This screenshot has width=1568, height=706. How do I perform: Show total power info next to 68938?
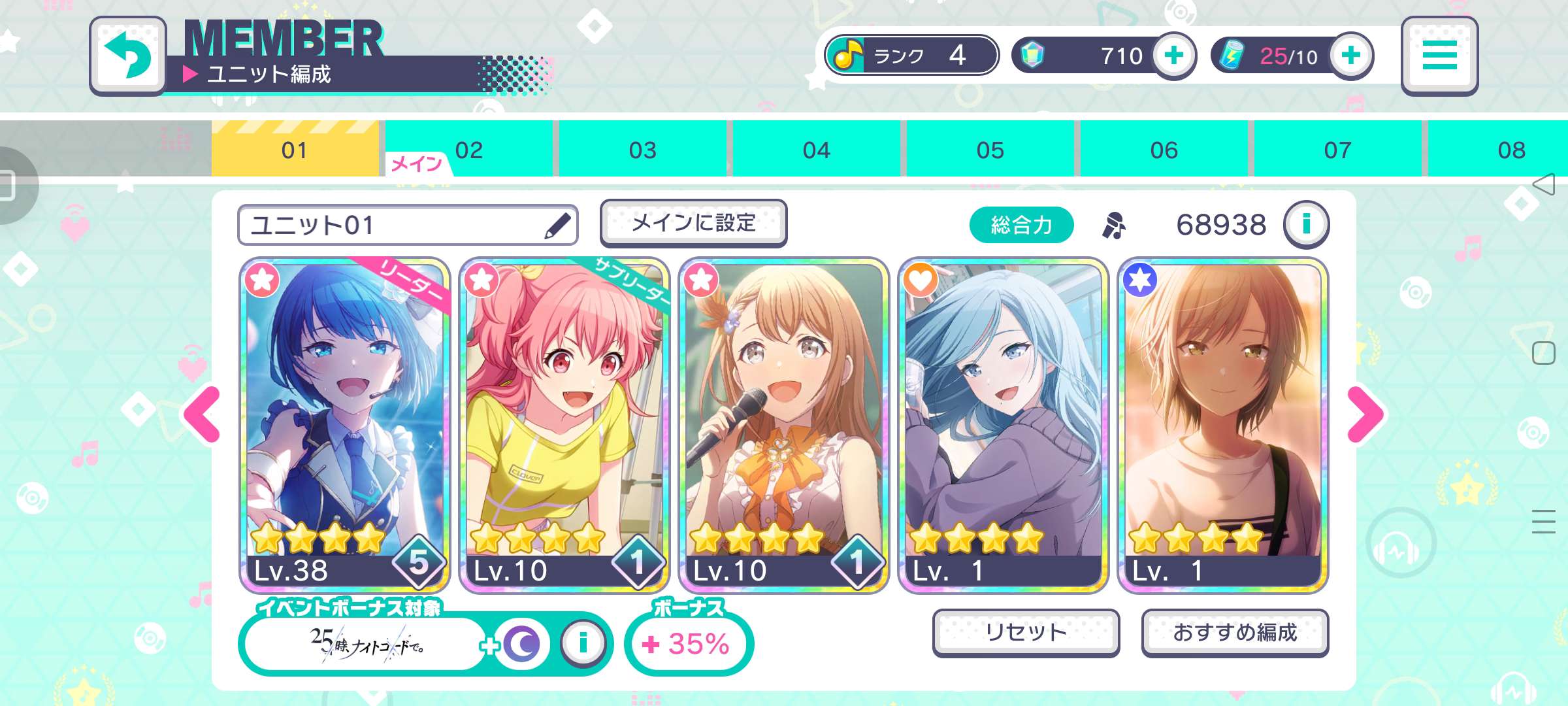point(1306,224)
